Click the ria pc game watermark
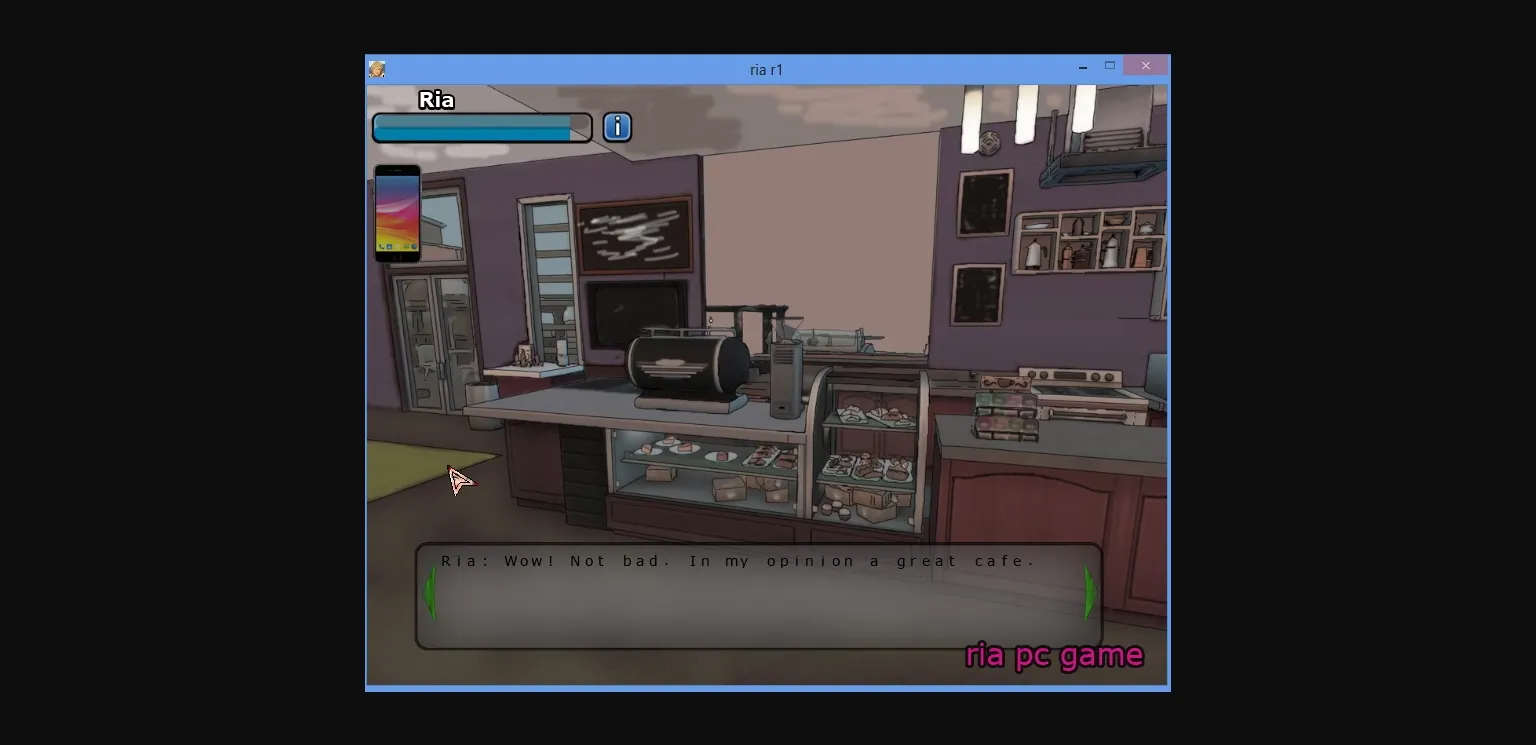1536x745 pixels. [x=1053, y=656]
